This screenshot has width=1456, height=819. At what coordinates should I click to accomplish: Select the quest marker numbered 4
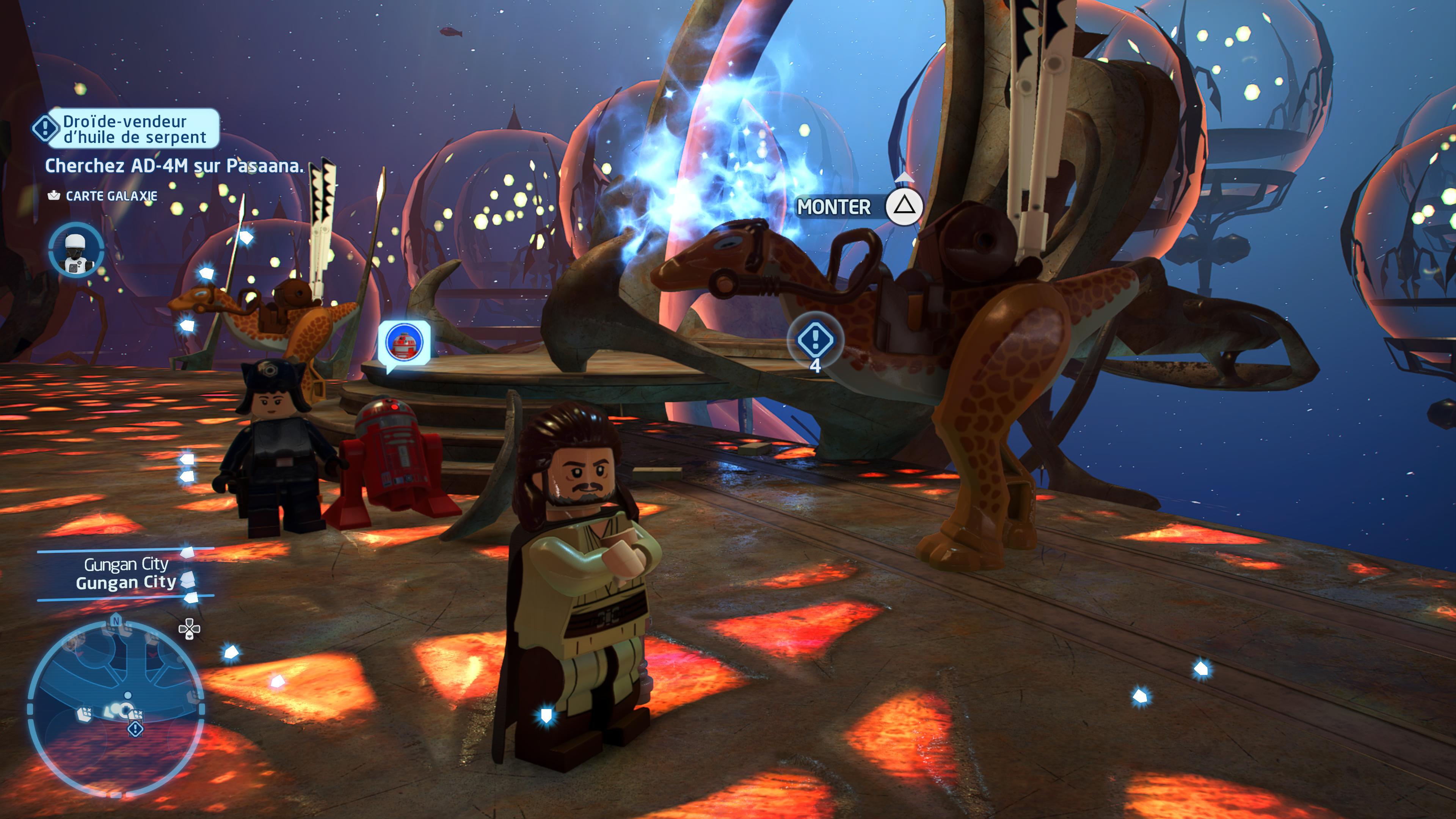click(814, 340)
